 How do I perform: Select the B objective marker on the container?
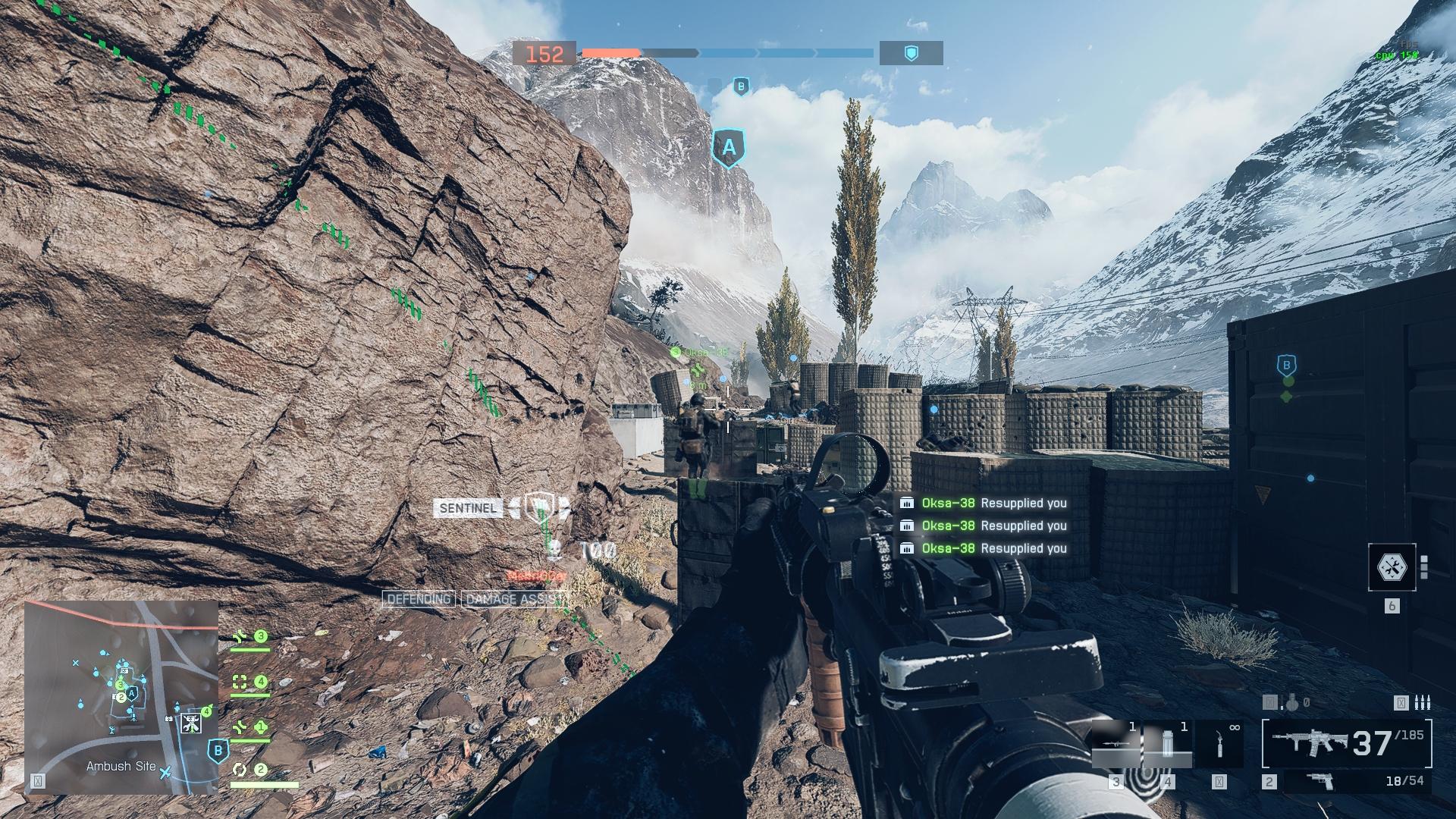[1286, 366]
